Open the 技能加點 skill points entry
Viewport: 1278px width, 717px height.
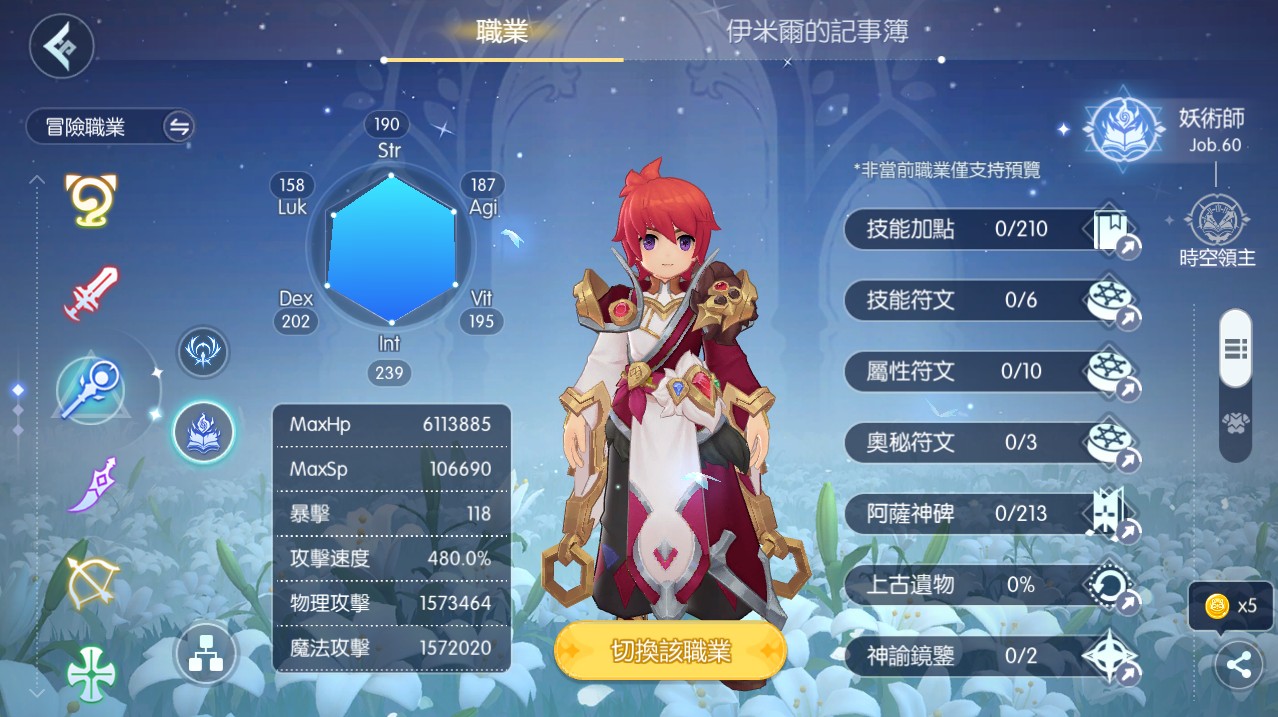click(x=990, y=230)
